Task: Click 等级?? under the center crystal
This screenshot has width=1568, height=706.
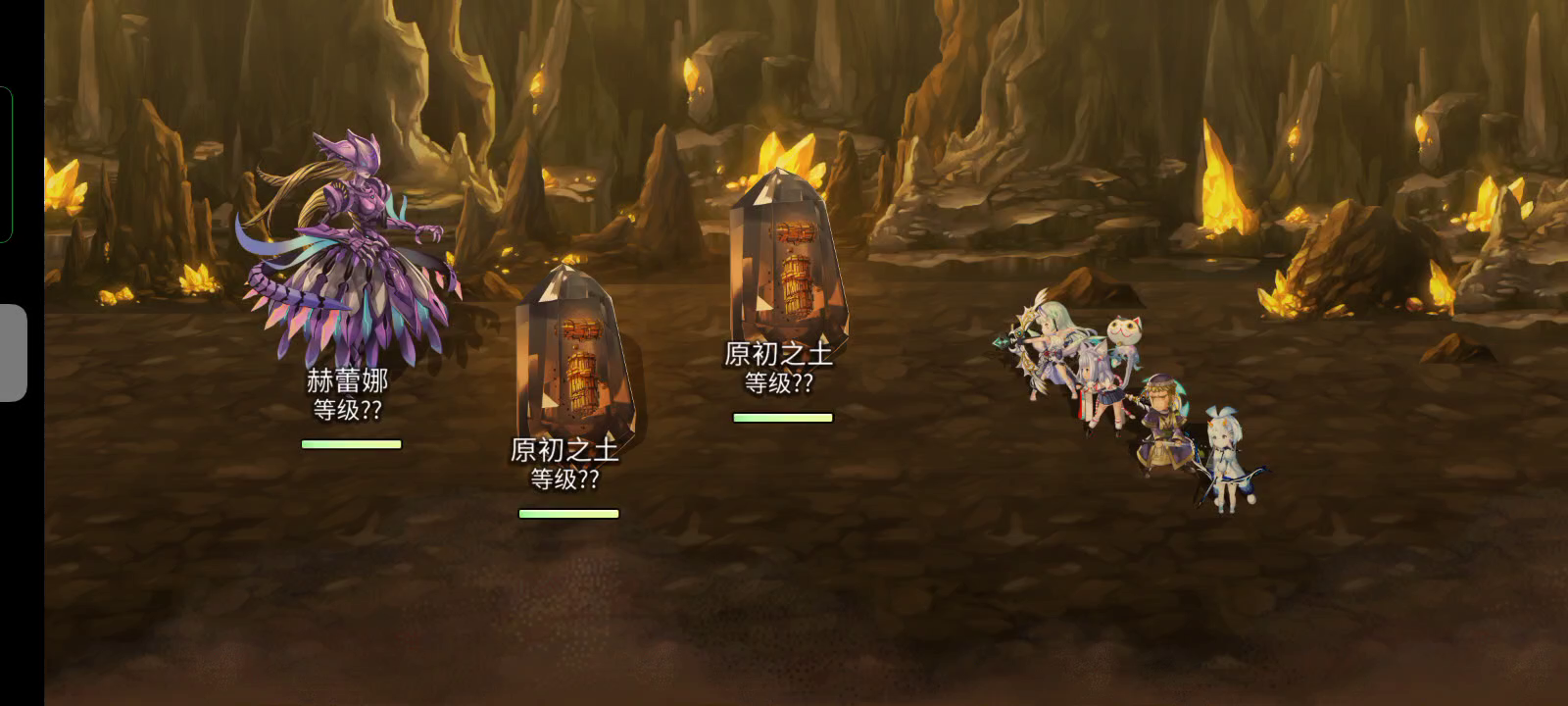Action: 567,481
